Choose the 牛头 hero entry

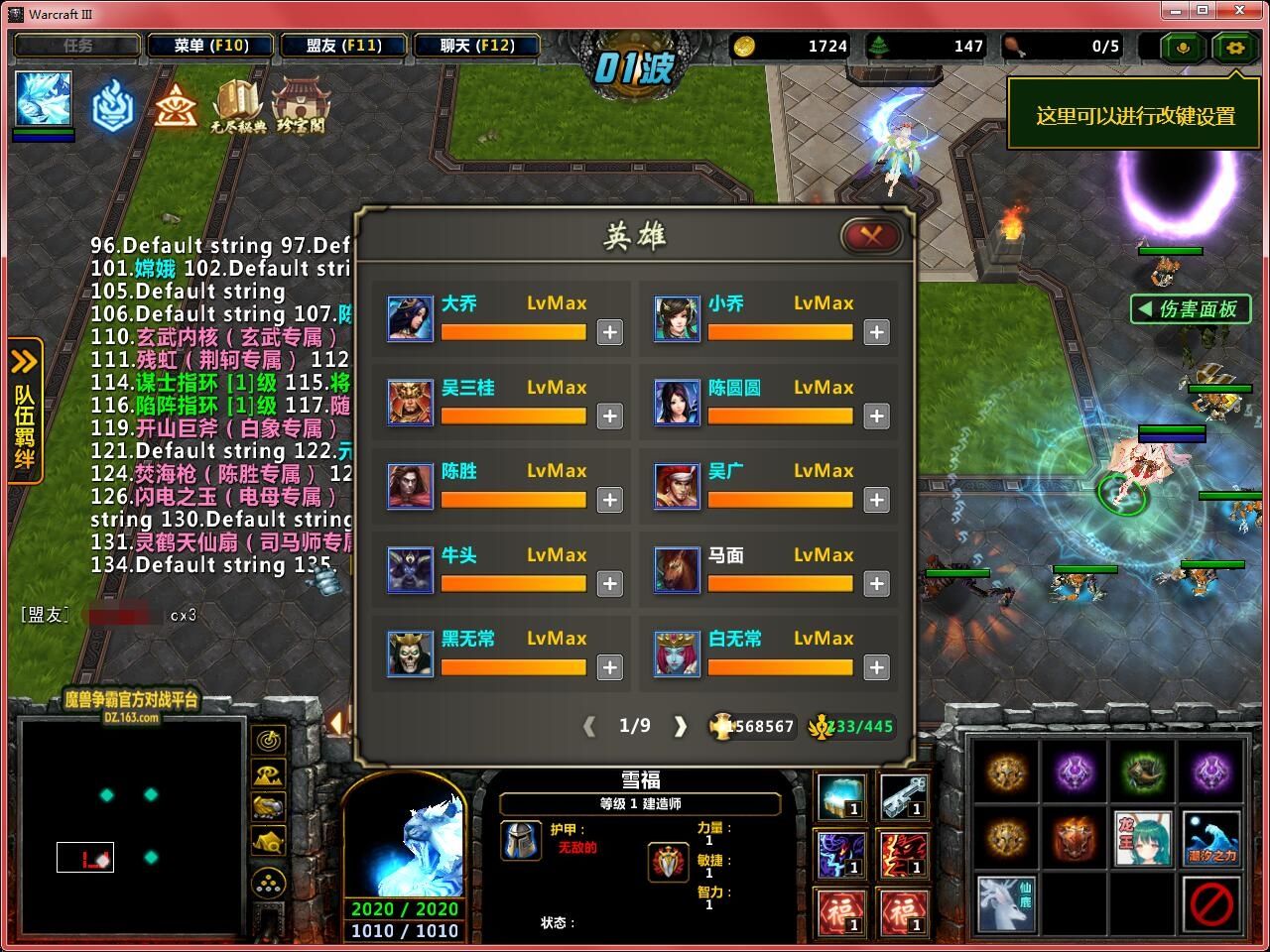(410, 569)
